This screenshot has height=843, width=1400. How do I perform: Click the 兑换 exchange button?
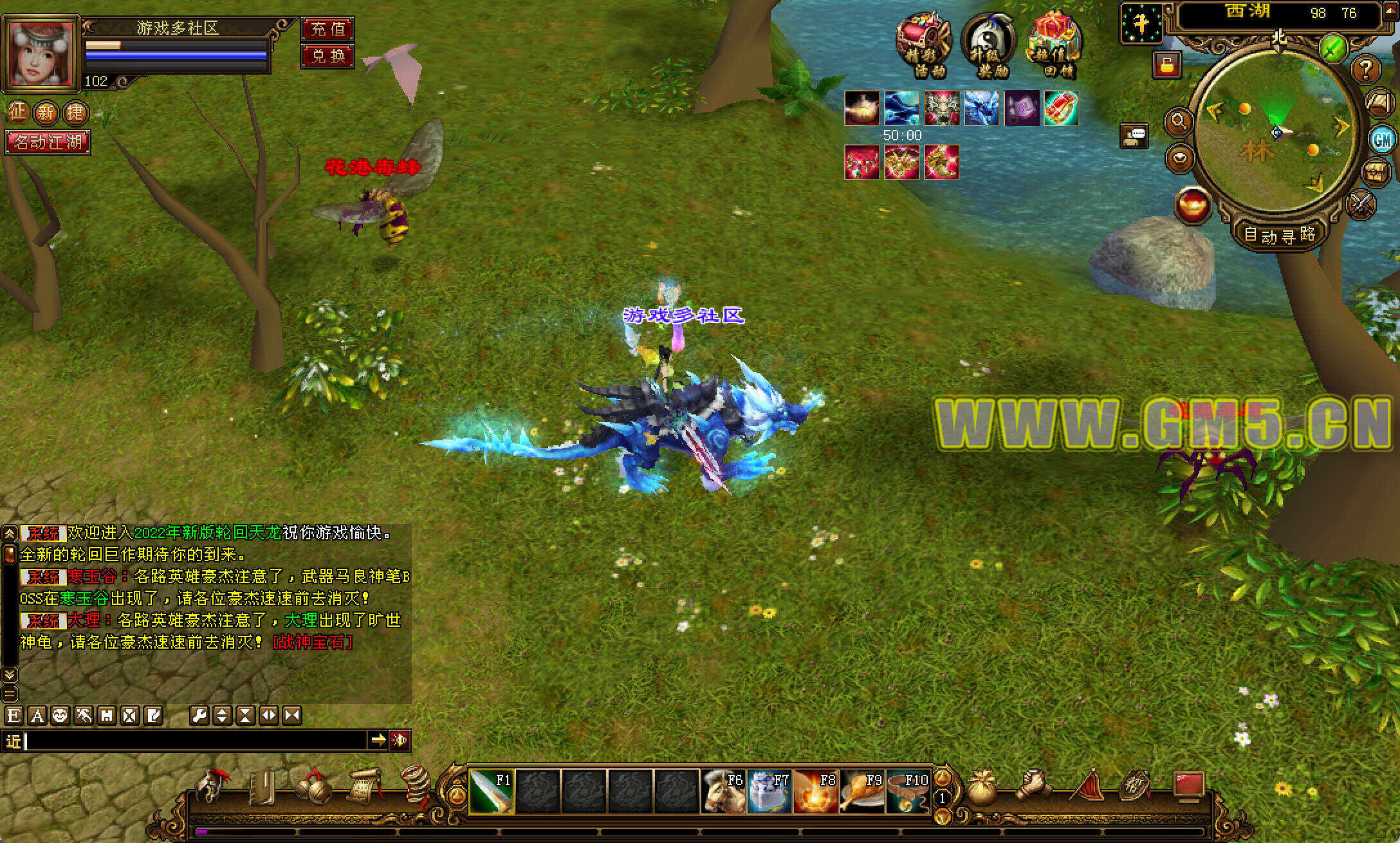coord(327,55)
